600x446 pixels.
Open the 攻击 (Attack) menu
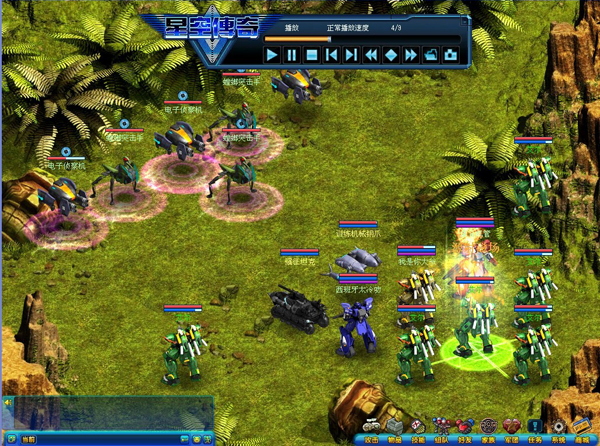[371, 431]
